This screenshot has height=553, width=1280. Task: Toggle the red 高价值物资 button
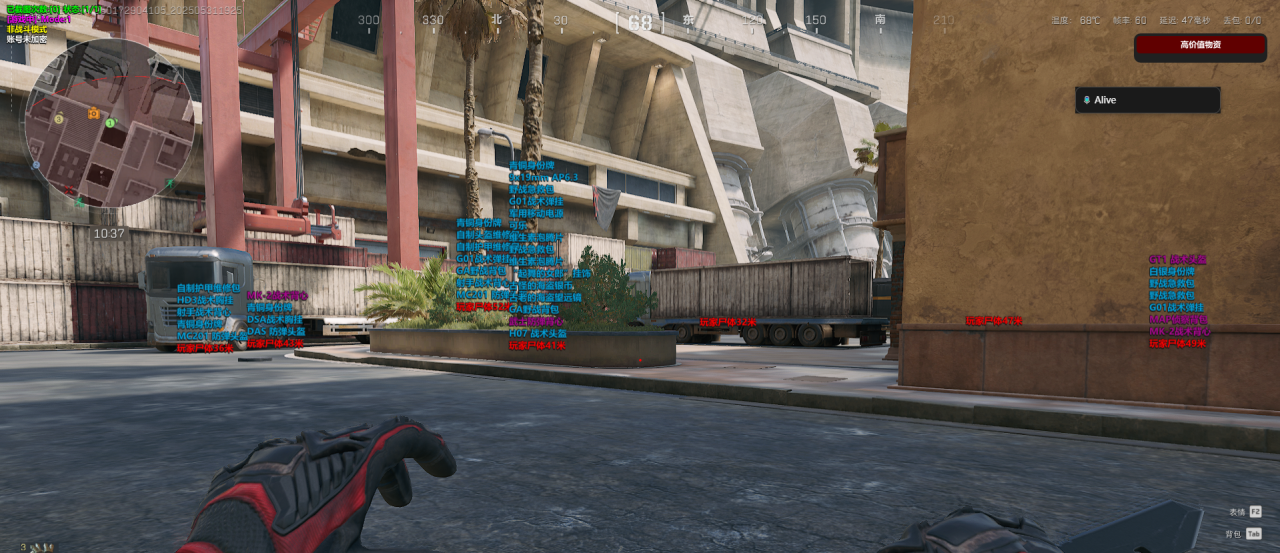coord(1200,45)
